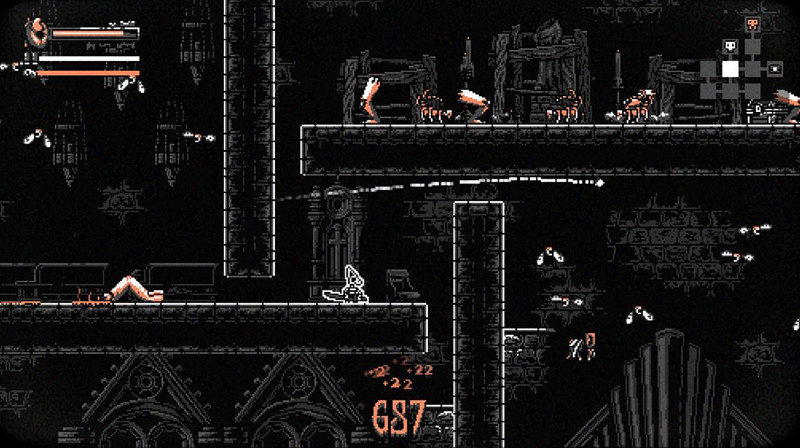Select the orange skull room on minimap
800x448 pixels.
click(752, 24)
